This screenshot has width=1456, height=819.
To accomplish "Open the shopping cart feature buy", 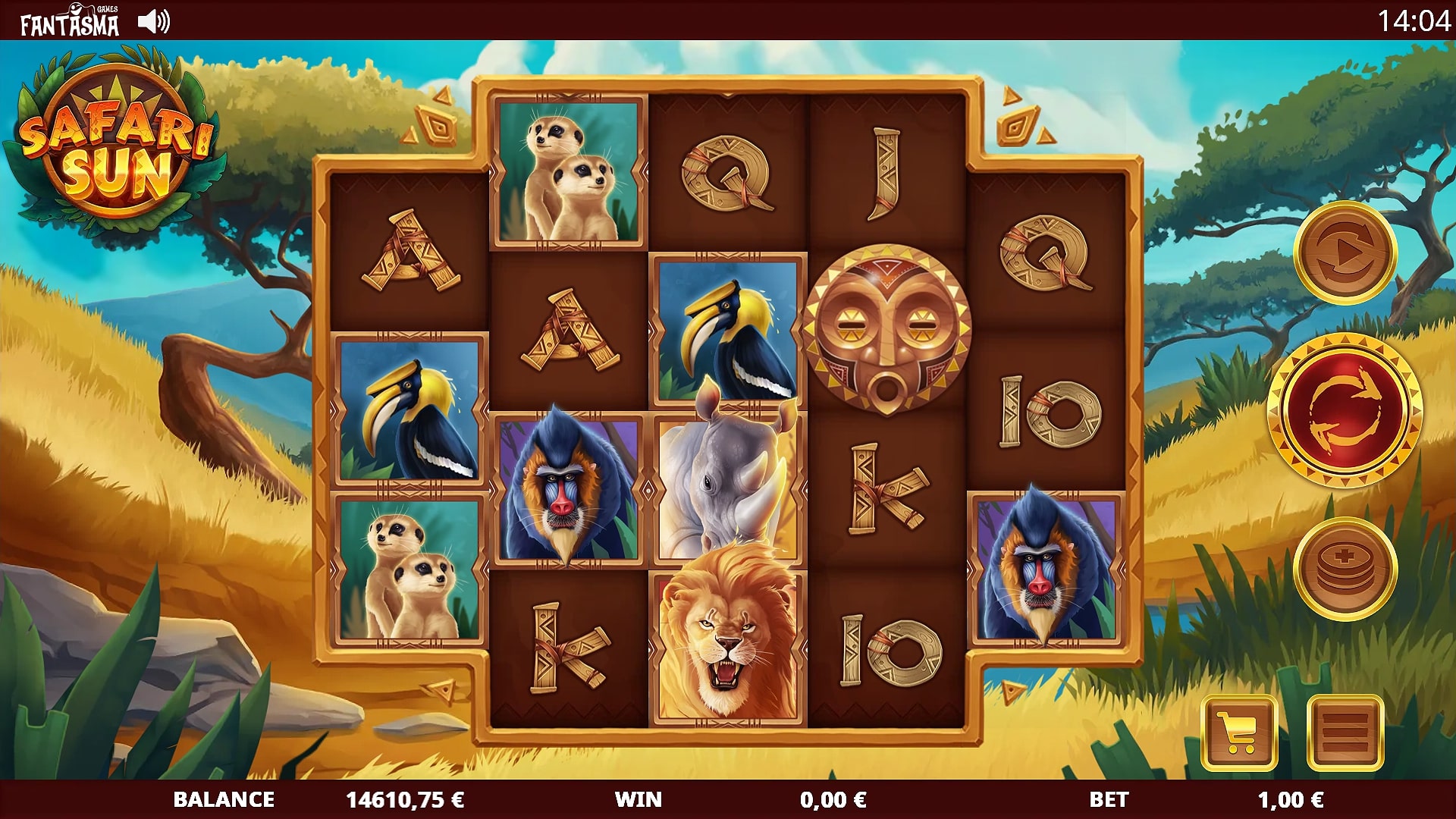I will point(1239,733).
